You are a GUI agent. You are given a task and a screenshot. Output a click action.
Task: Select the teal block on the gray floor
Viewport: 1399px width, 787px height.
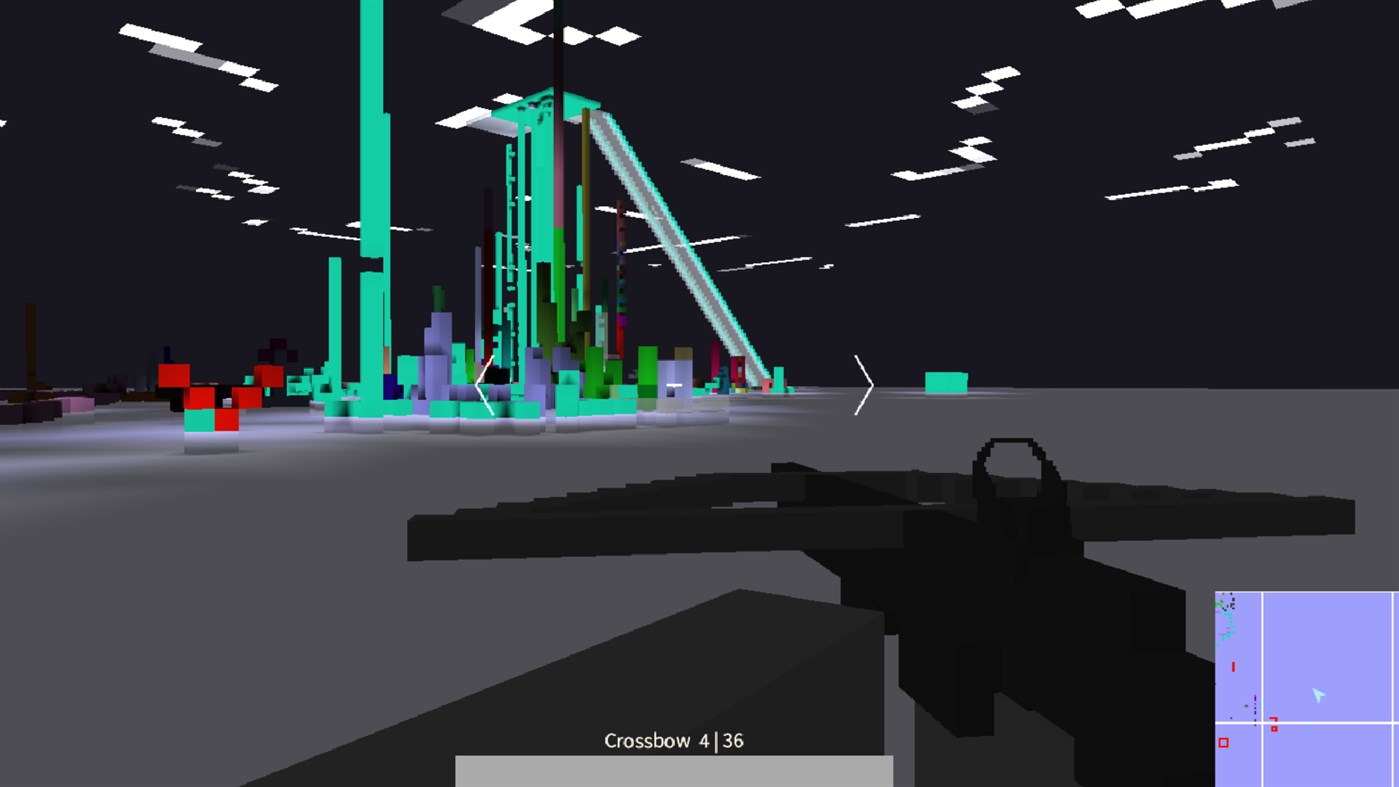click(945, 382)
